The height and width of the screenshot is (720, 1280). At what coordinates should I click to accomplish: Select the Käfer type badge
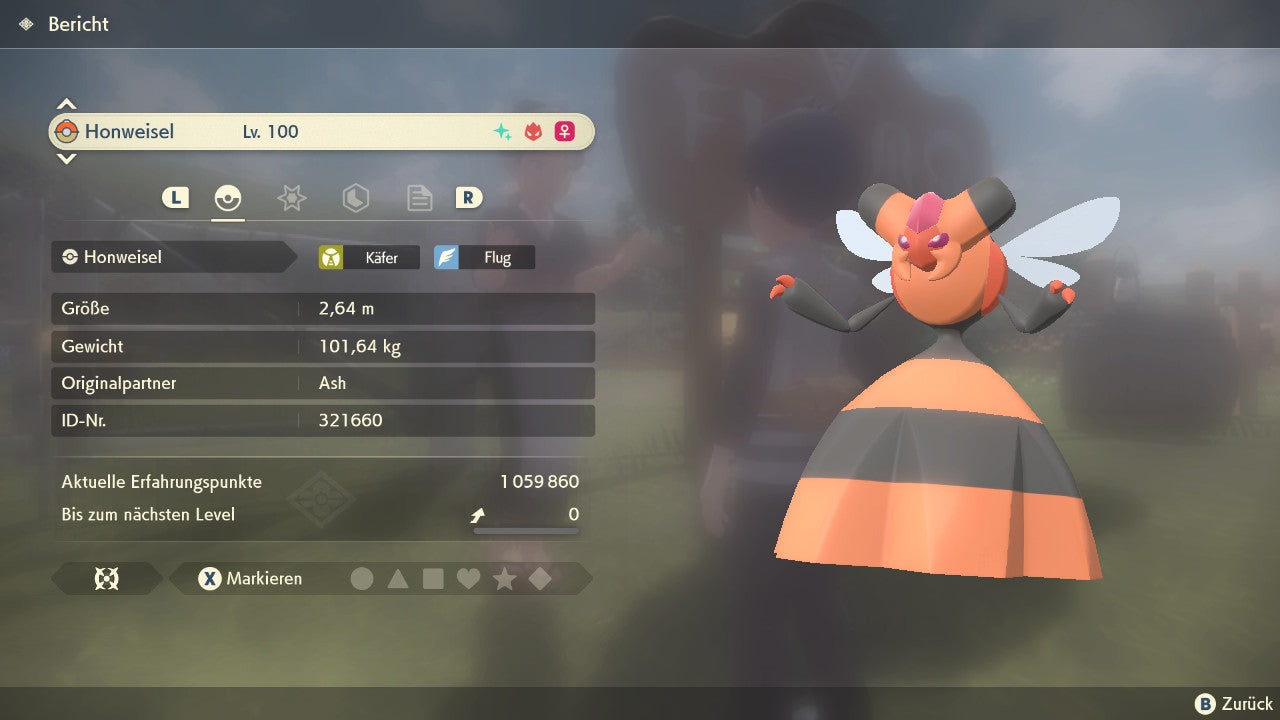(x=370, y=257)
